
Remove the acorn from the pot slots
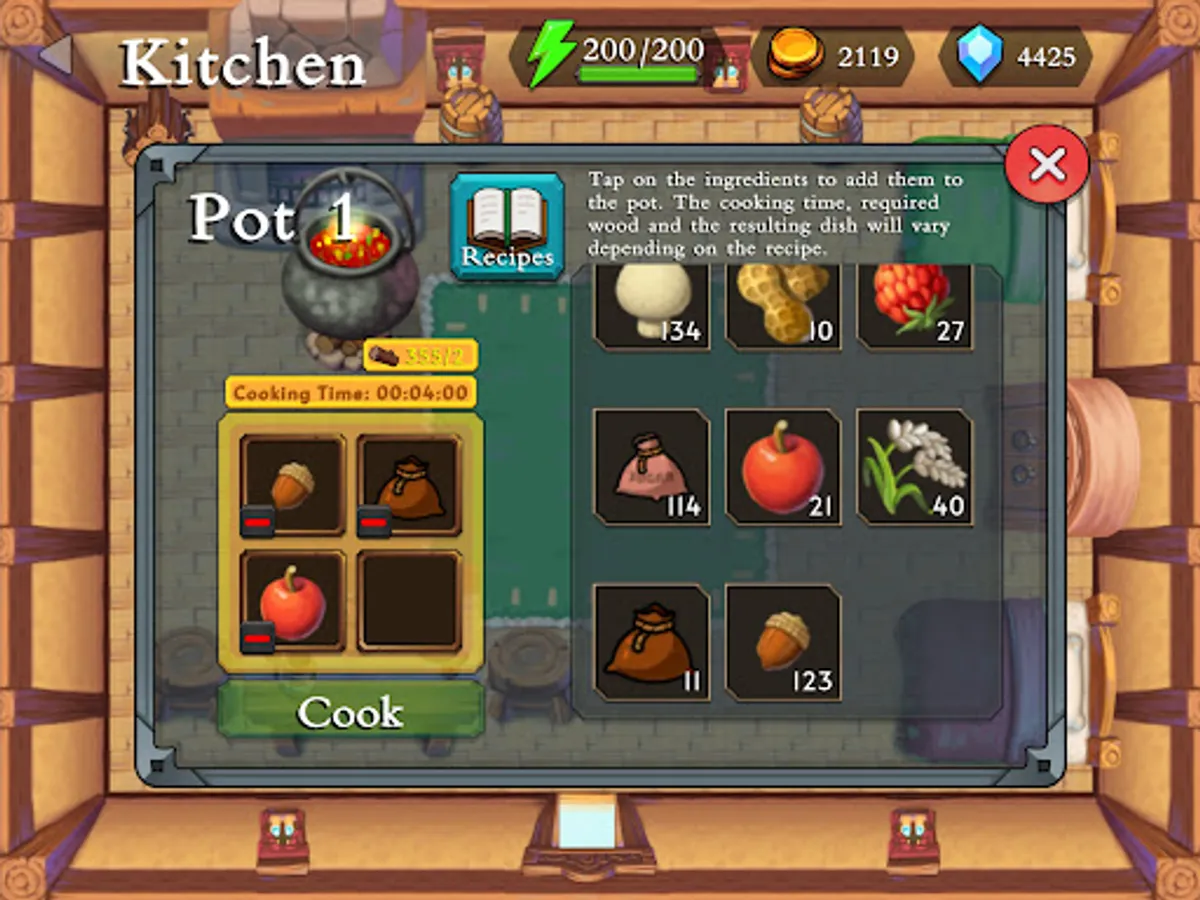pyautogui.click(x=258, y=521)
